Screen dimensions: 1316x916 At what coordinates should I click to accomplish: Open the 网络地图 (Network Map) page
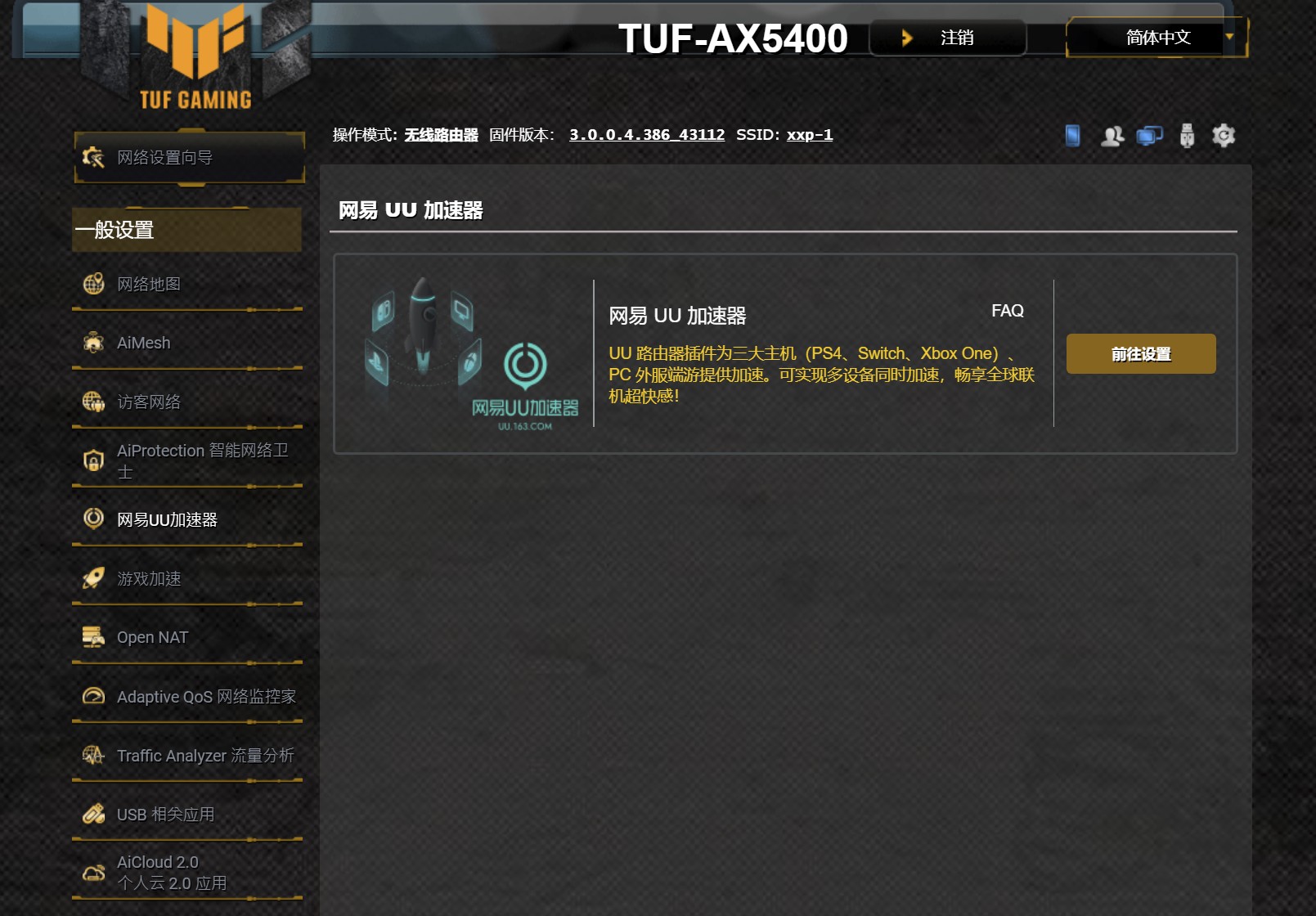(150, 284)
